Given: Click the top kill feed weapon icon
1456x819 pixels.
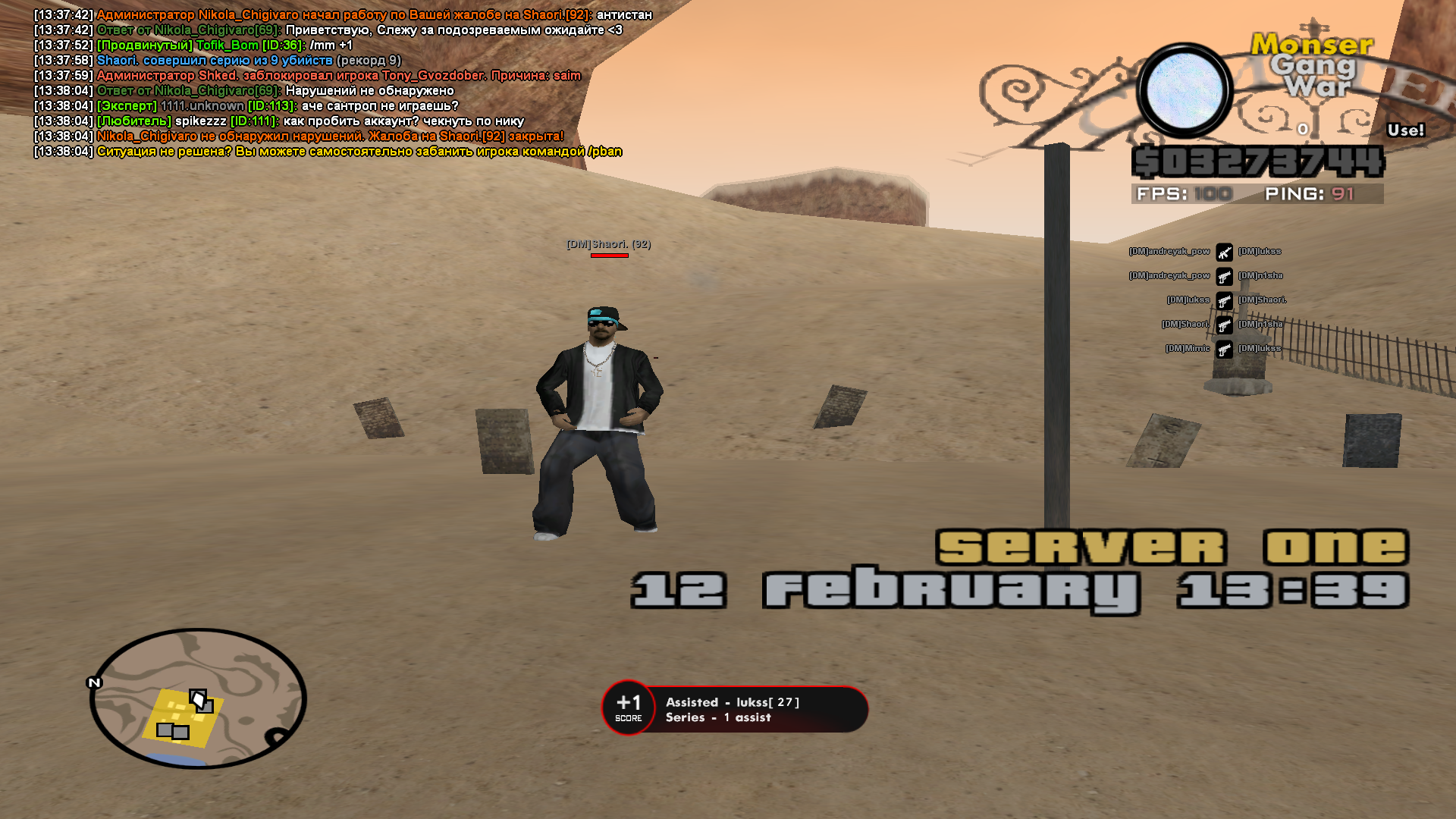Looking at the screenshot, I should [x=1224, y=252].
